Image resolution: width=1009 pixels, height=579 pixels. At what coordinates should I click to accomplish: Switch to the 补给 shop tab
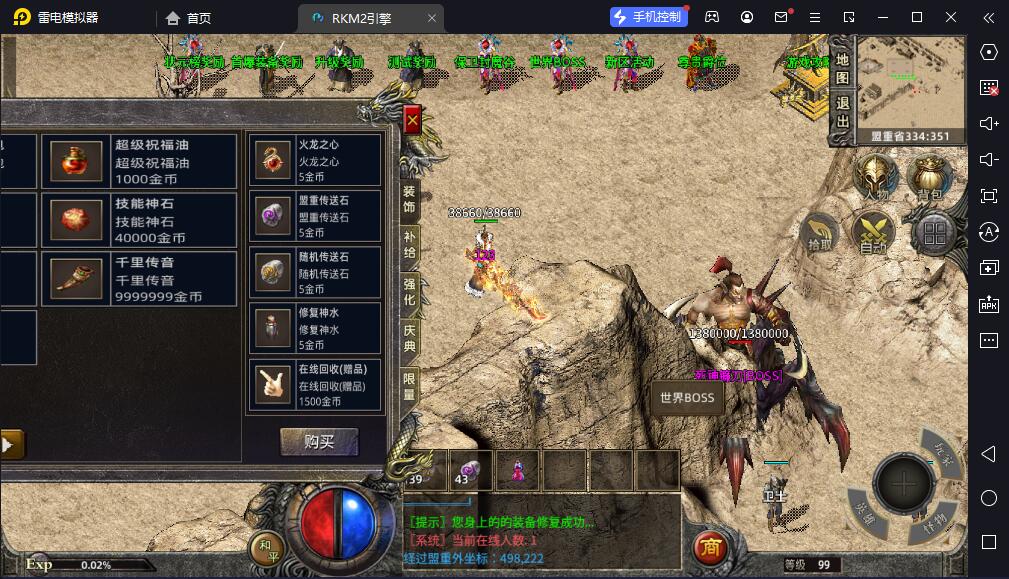pyautogui.click(x=409, y=245)
